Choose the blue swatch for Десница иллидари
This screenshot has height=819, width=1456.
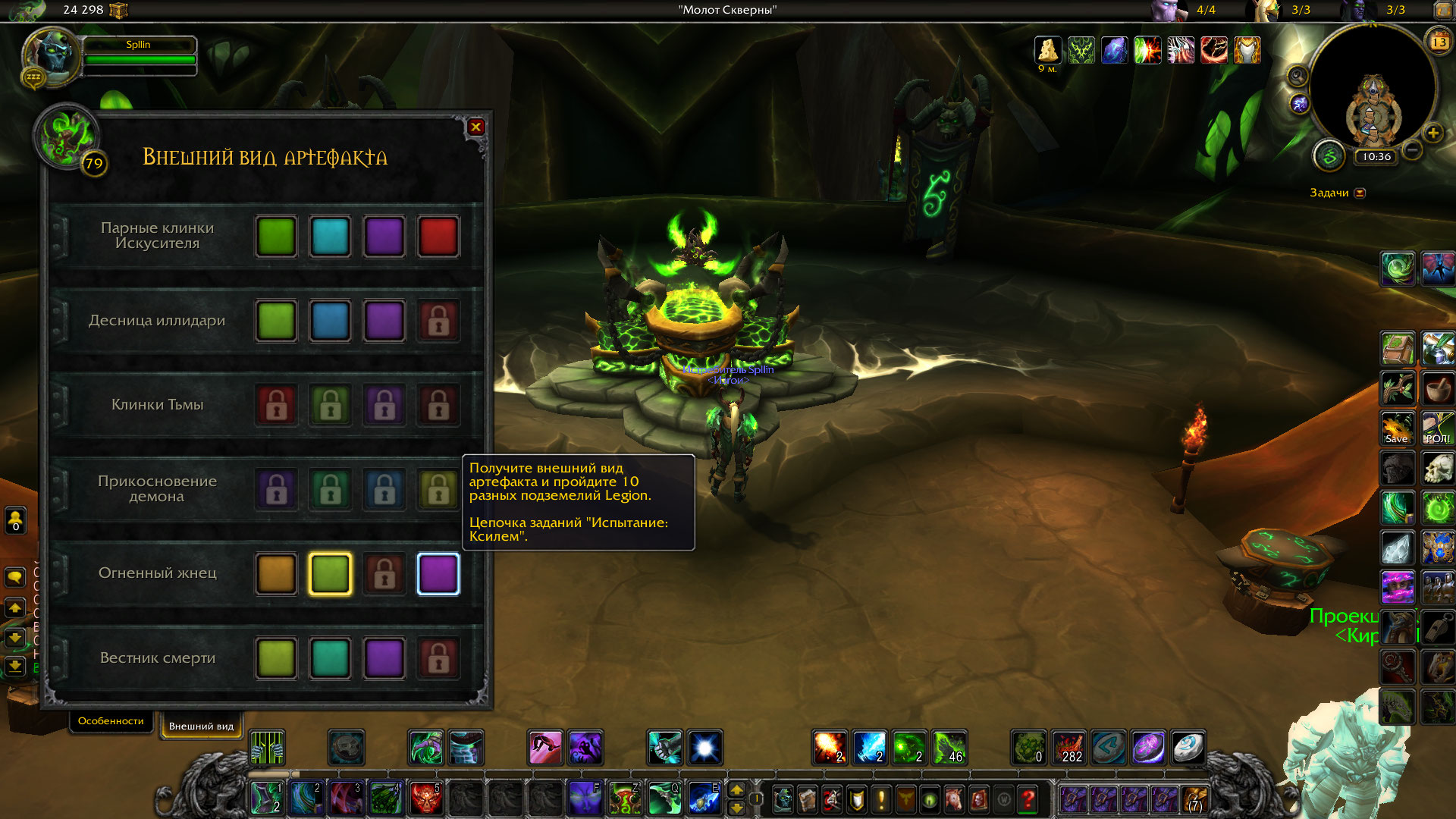[x=330, y=321]
